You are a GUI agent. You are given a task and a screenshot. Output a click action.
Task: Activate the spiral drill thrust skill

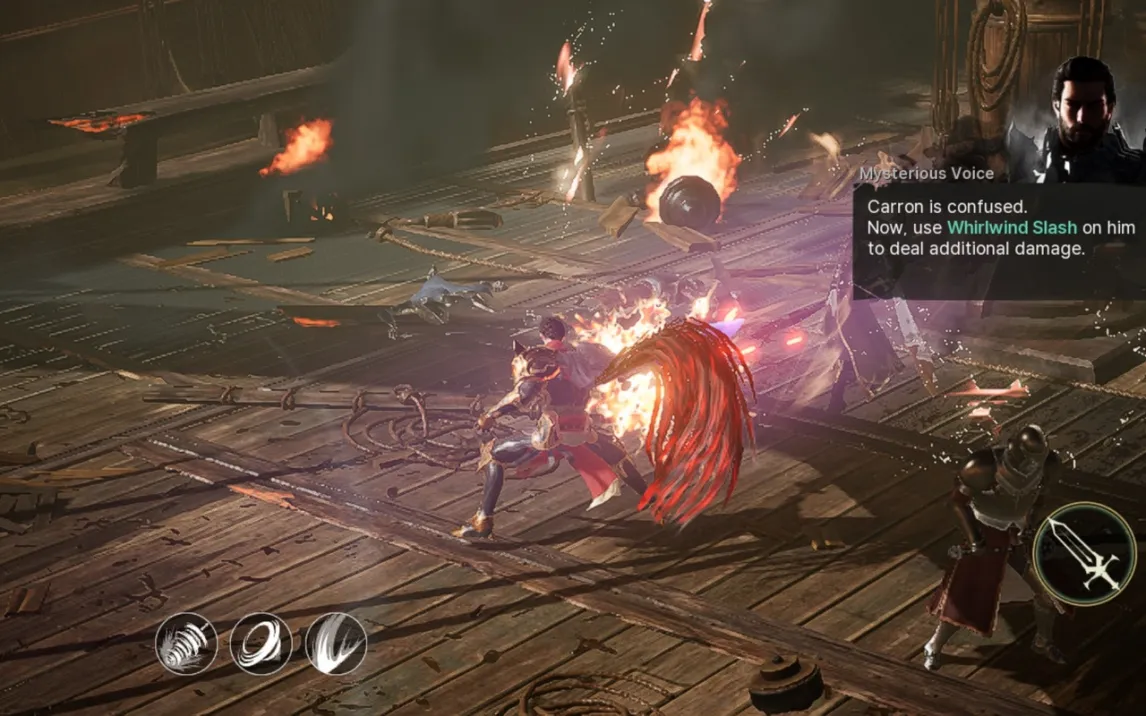(186, 643)
